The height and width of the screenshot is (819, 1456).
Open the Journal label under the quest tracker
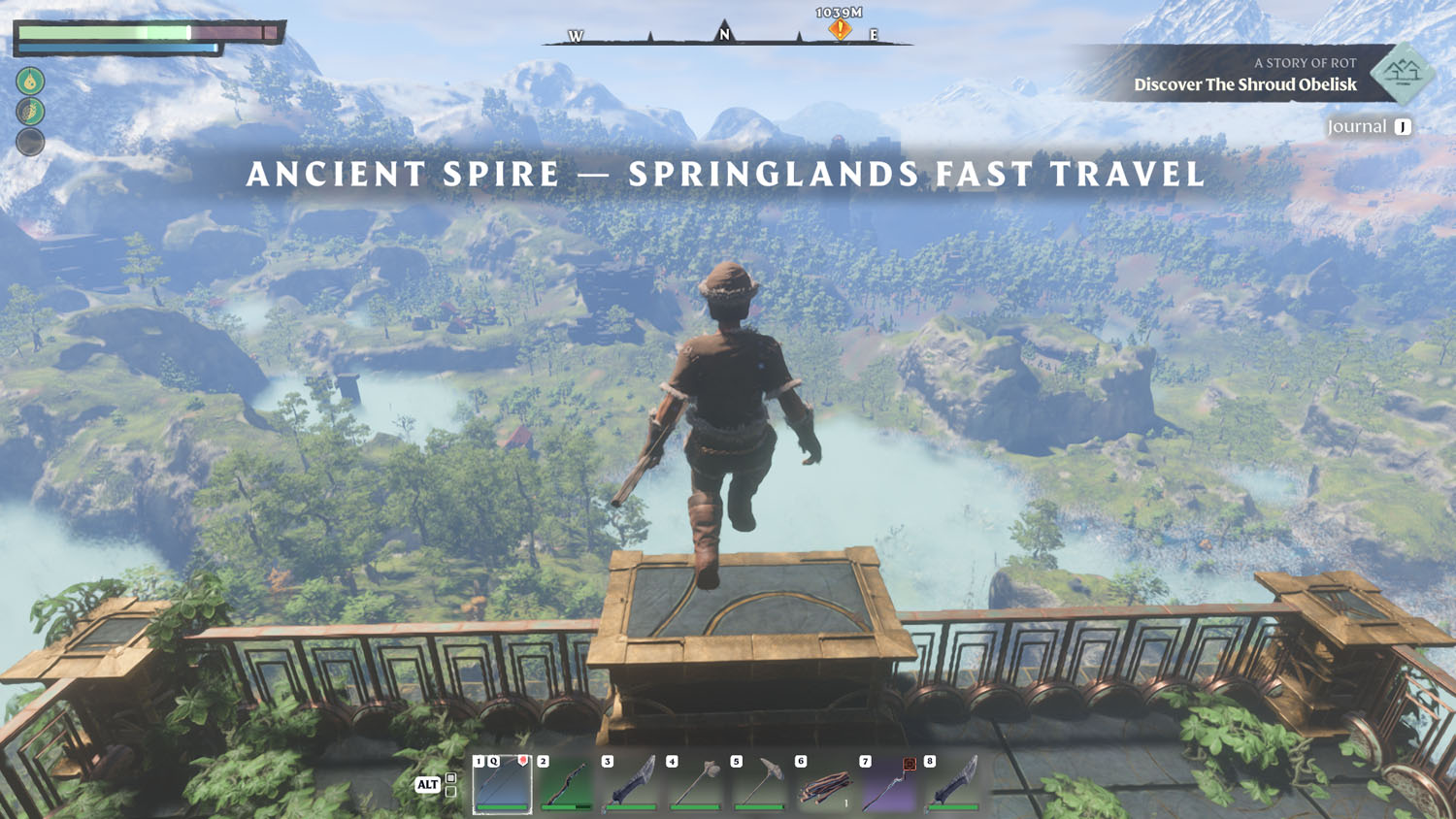point(1357,127)
